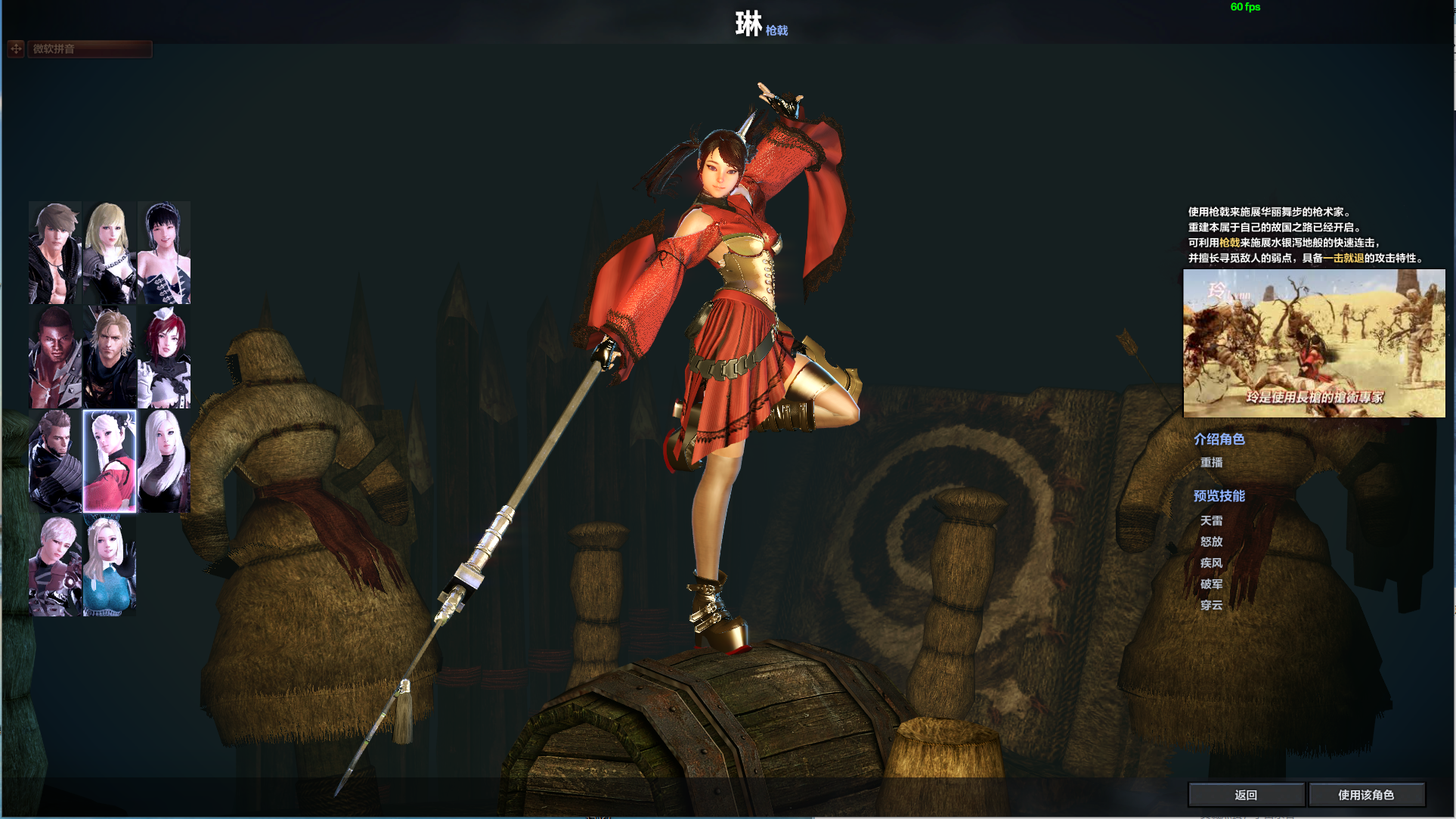
Task: Select the 穿云 skill preview
Action: click(x=1211, y=606)
